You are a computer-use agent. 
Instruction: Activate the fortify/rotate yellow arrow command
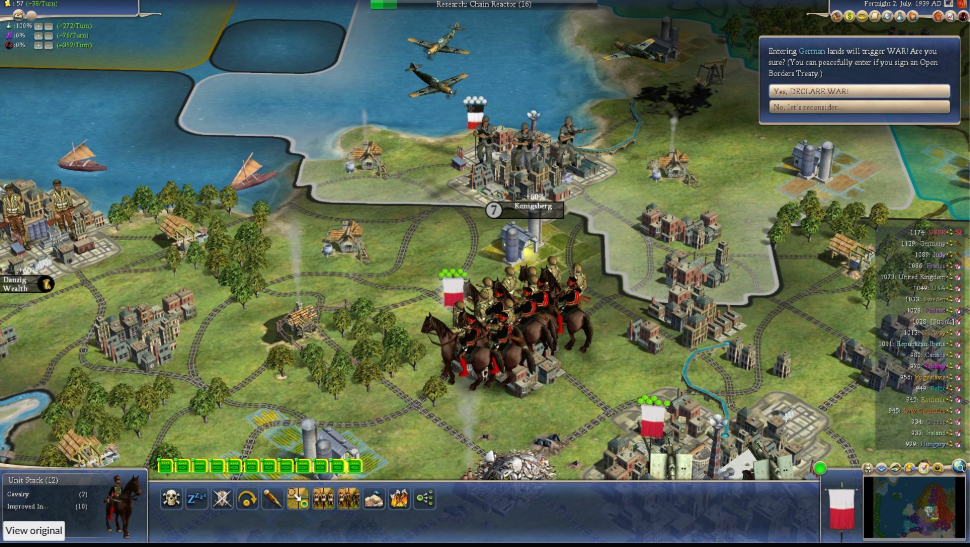tap(248, 498)
